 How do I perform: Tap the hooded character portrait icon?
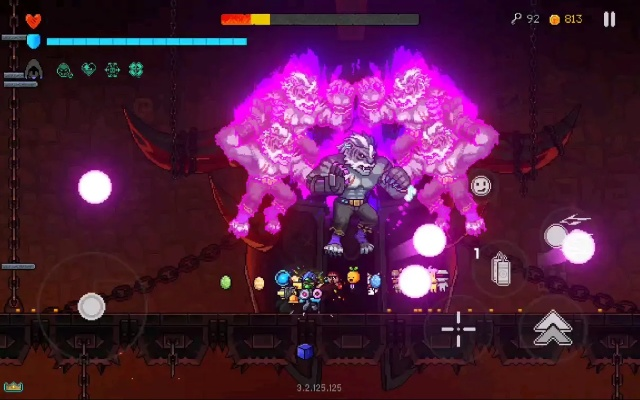pos(33,70)
